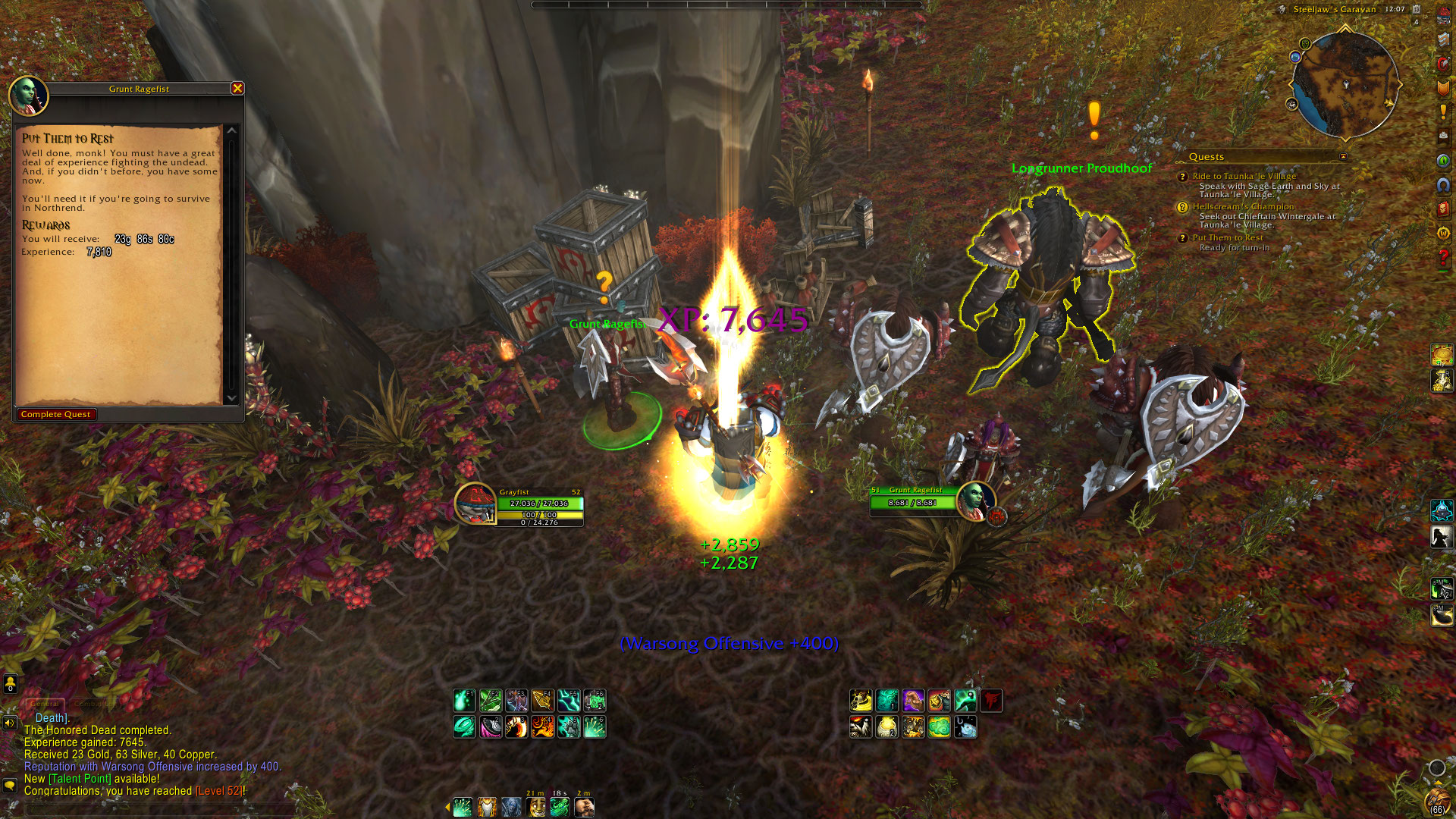Screen dimensions: 1456x819
Task: Collapse the Quests tracker header
Action: click(1343, 157)
